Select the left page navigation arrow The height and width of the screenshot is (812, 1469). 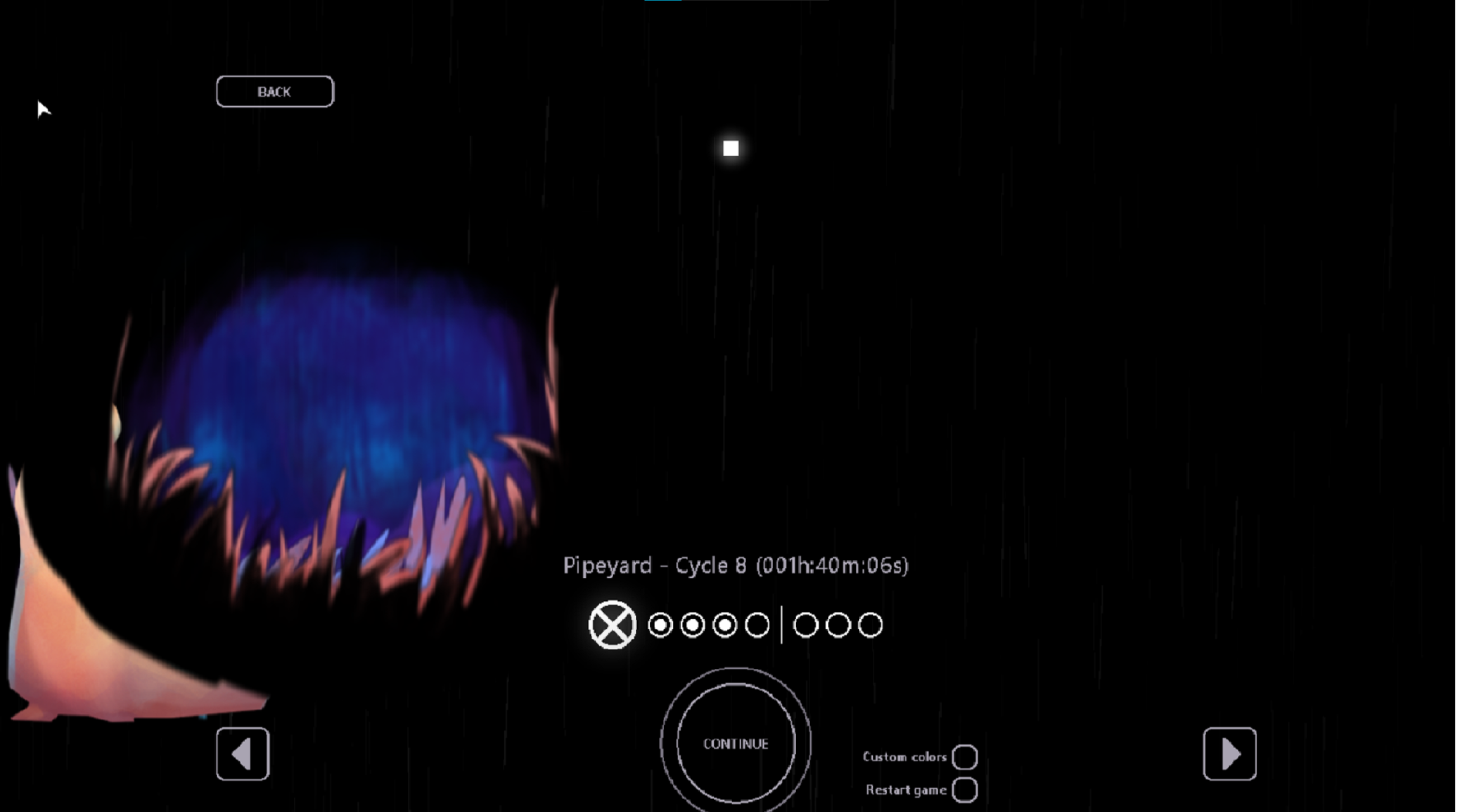(x=242, y=754)
